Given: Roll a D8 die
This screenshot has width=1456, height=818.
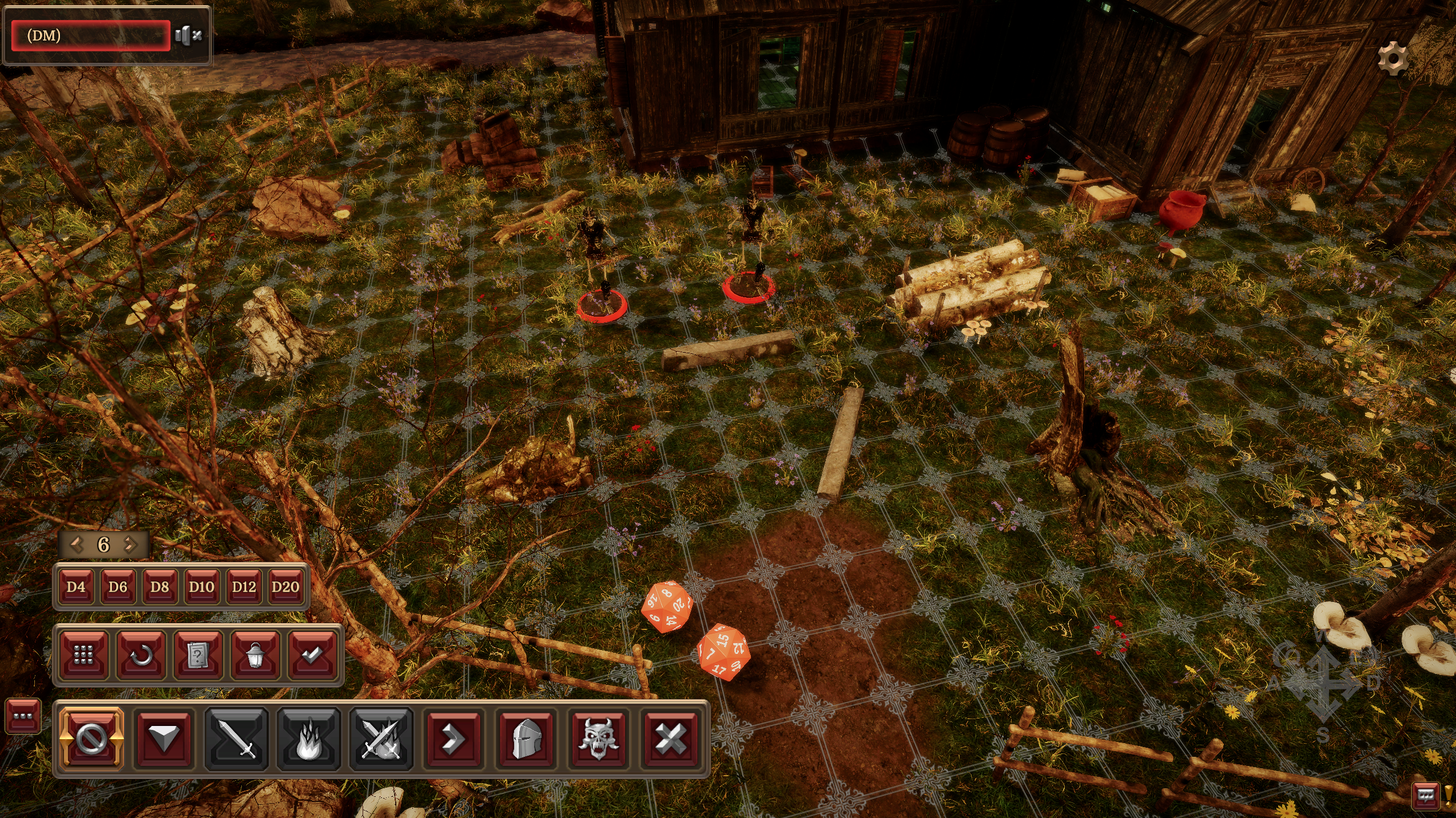Looking at the screenshot, I should click(x=160, y=586).
